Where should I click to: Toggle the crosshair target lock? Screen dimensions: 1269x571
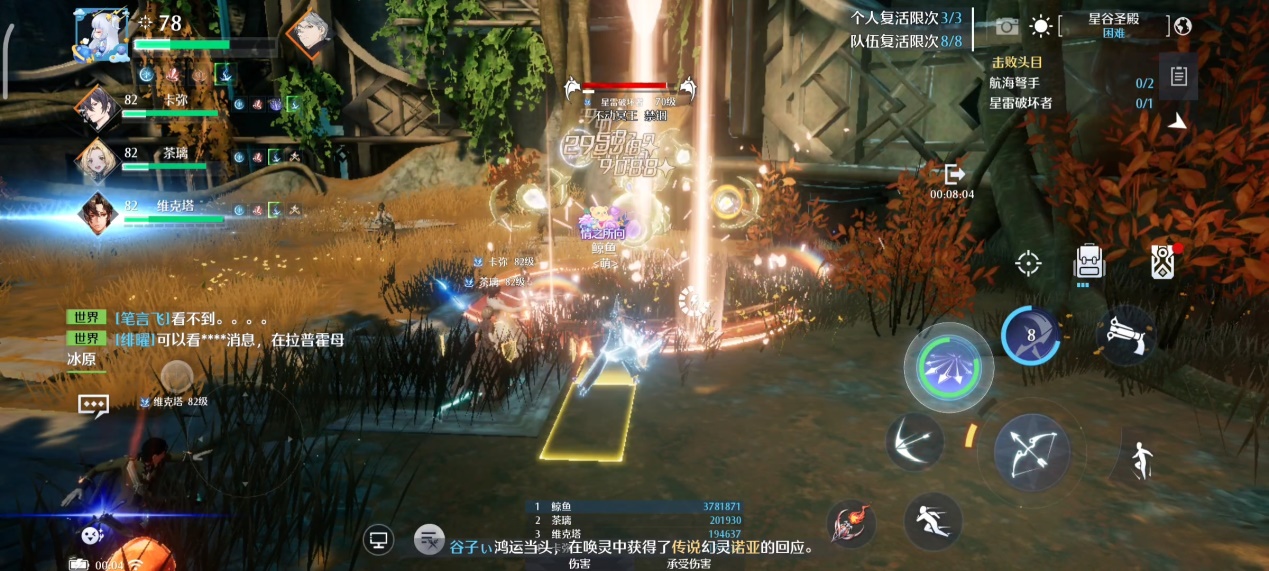(x=1028, y=263)
